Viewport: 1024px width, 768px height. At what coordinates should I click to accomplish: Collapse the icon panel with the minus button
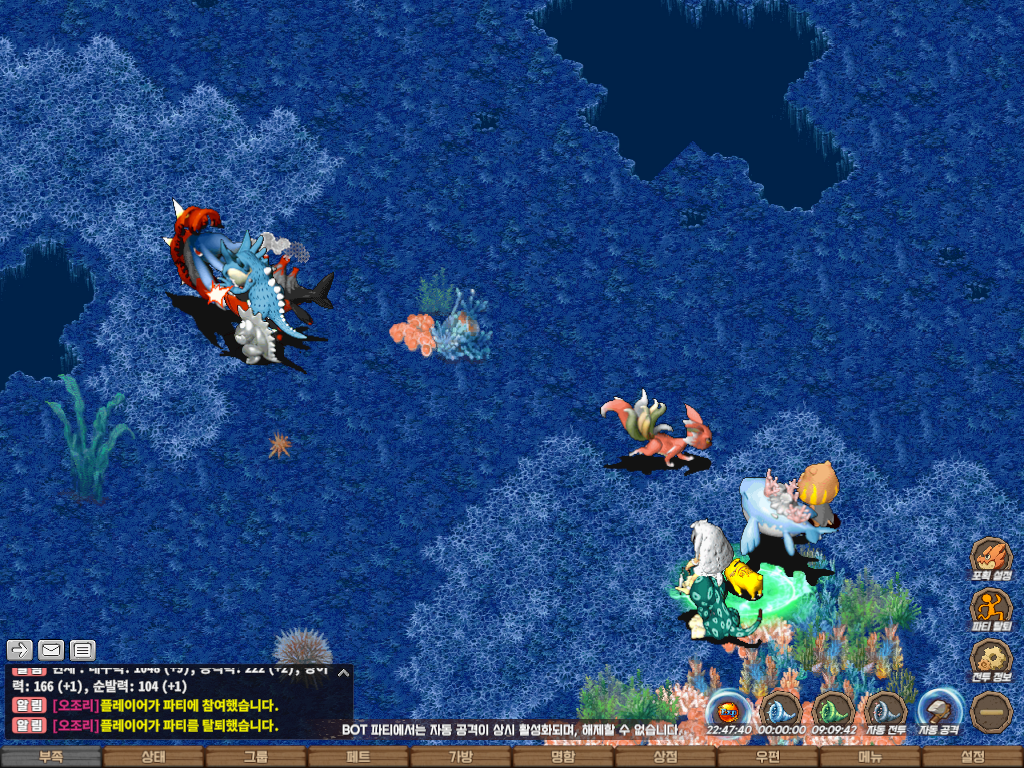tap(991, 711)
